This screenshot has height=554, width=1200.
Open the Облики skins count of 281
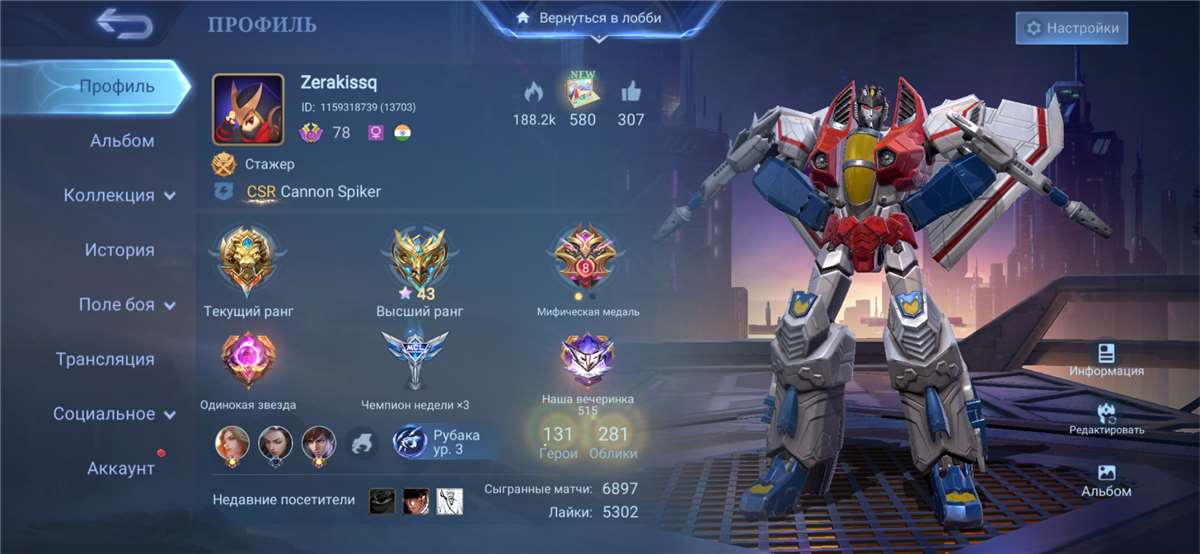coord(612,442)
